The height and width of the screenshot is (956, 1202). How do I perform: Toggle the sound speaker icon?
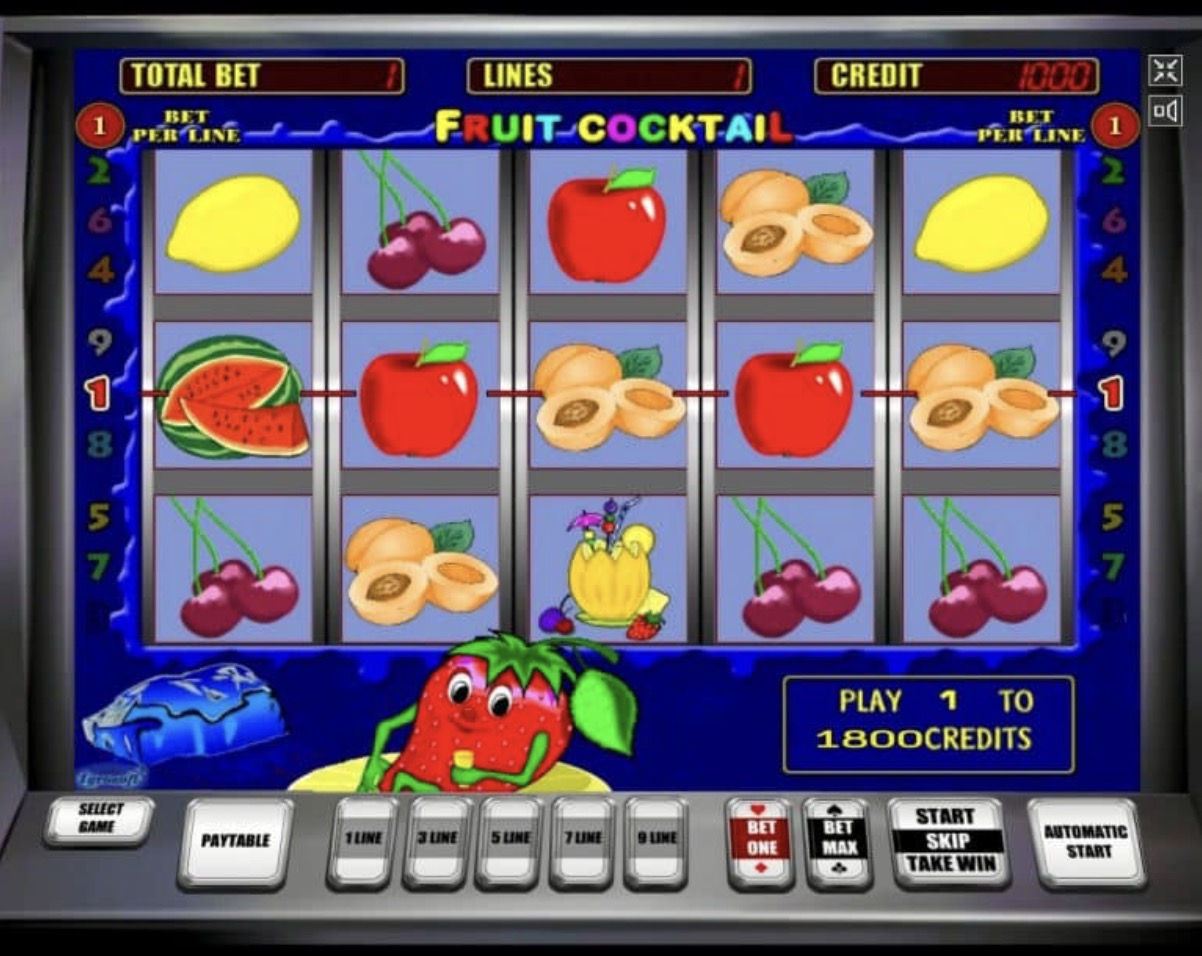coord(1165,110)
